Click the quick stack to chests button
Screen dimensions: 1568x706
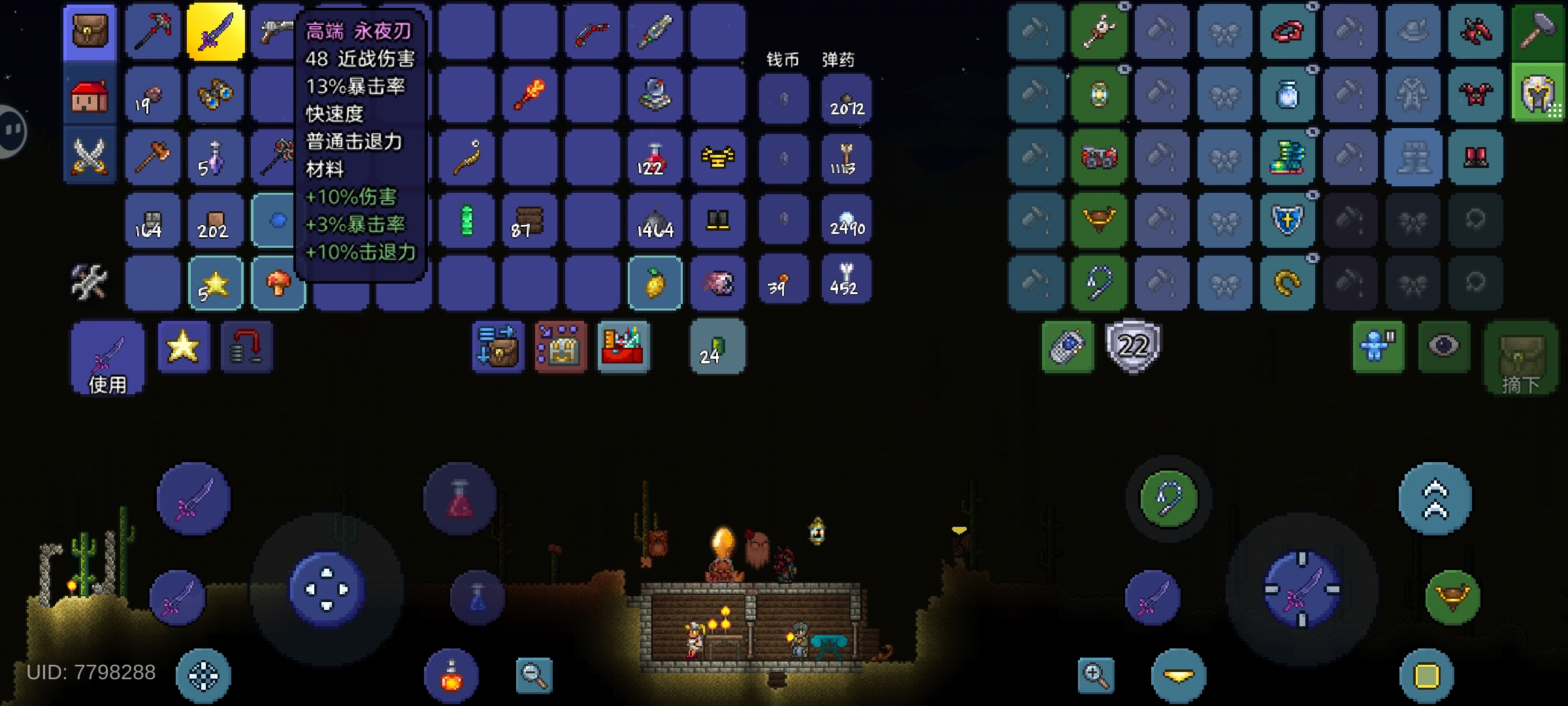(498, 346)
